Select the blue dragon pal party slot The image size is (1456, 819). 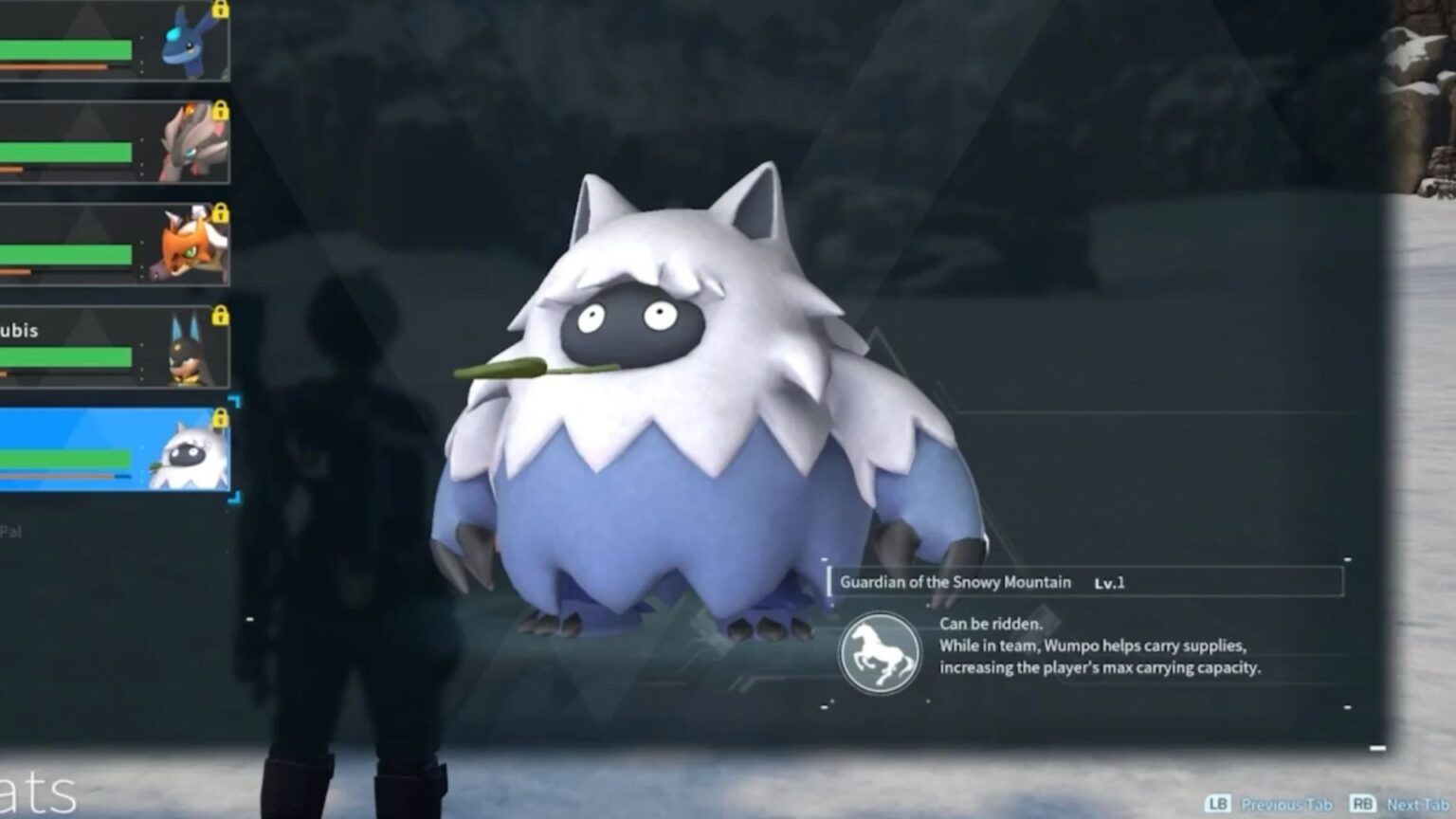coord(114,43)
